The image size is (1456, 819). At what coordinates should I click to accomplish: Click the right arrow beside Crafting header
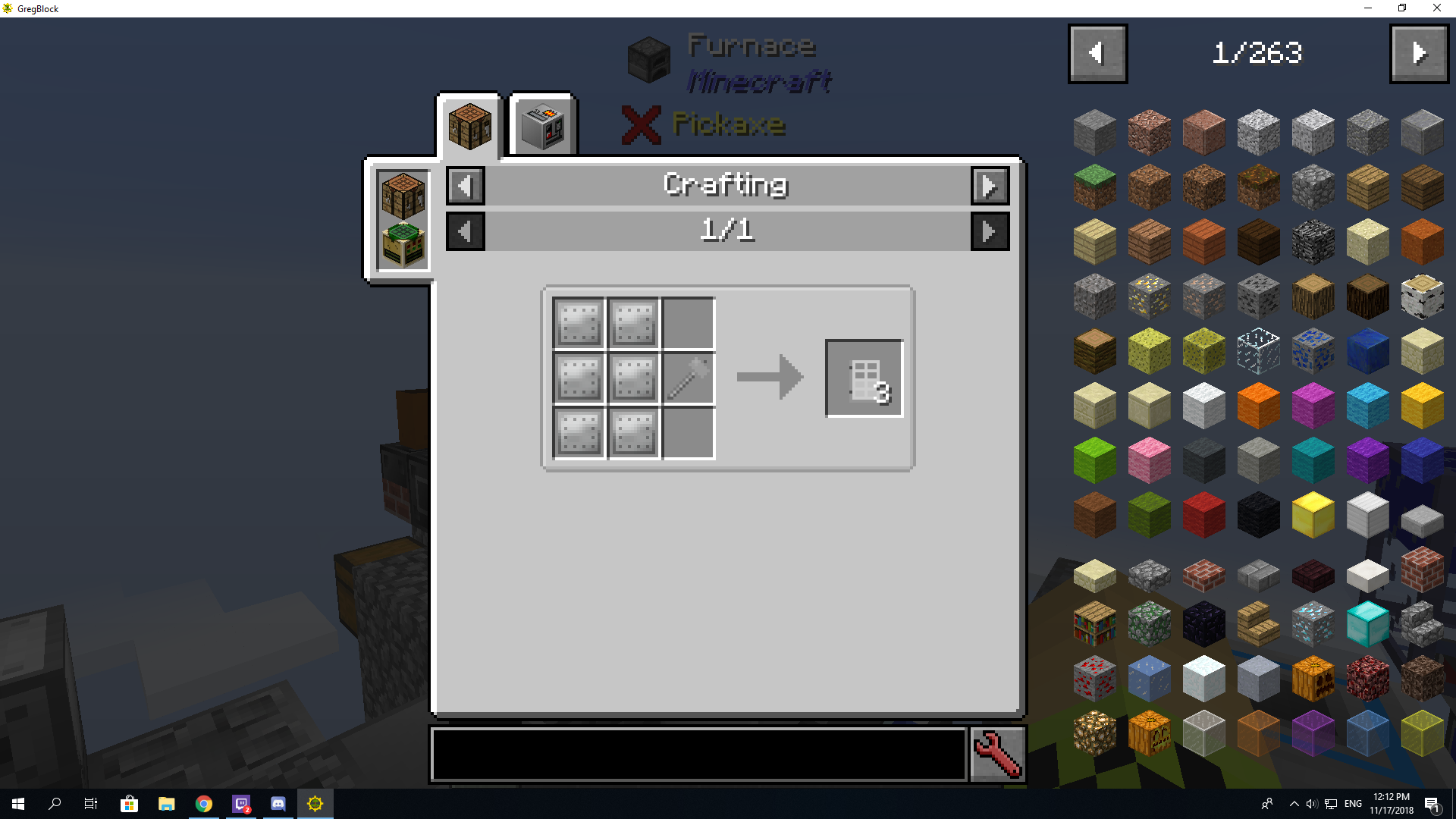click(990, 185)
